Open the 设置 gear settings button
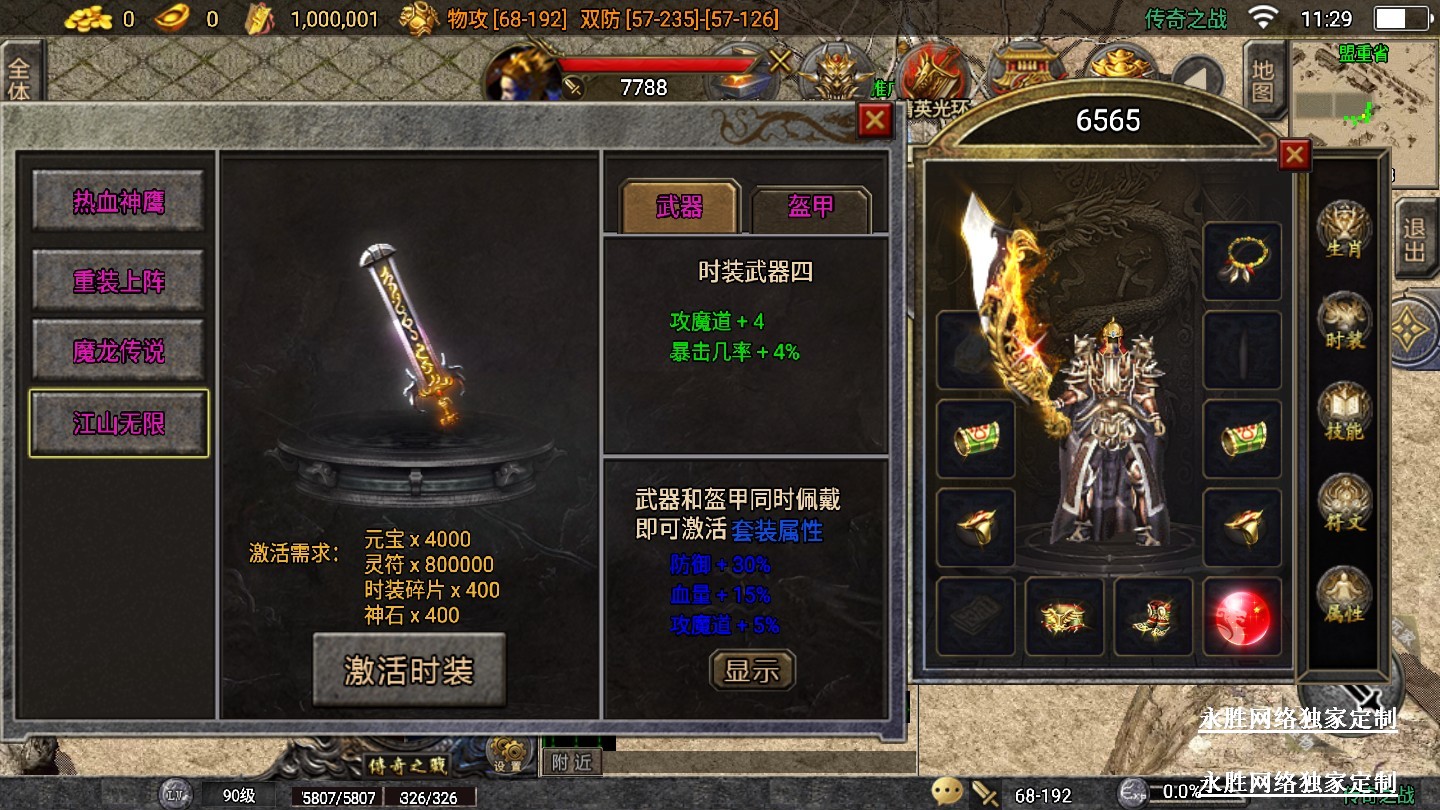 click(x=507, y=754)
